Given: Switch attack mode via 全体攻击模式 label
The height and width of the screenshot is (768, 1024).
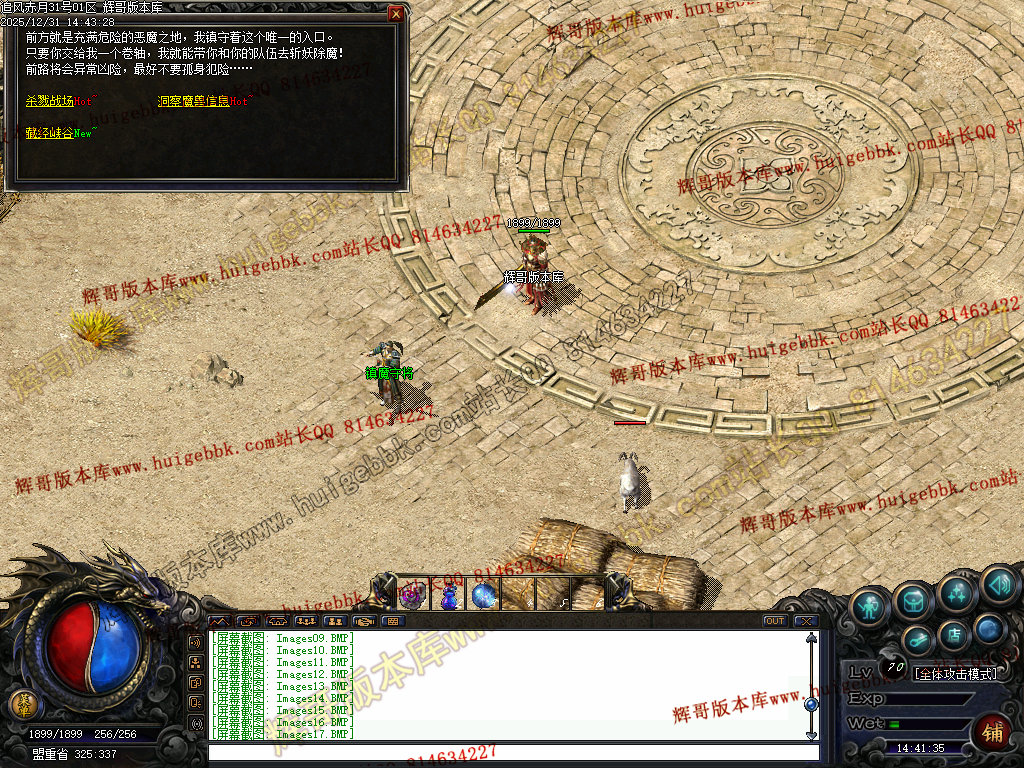Looking at the screenshot, I should pos(956,674).
